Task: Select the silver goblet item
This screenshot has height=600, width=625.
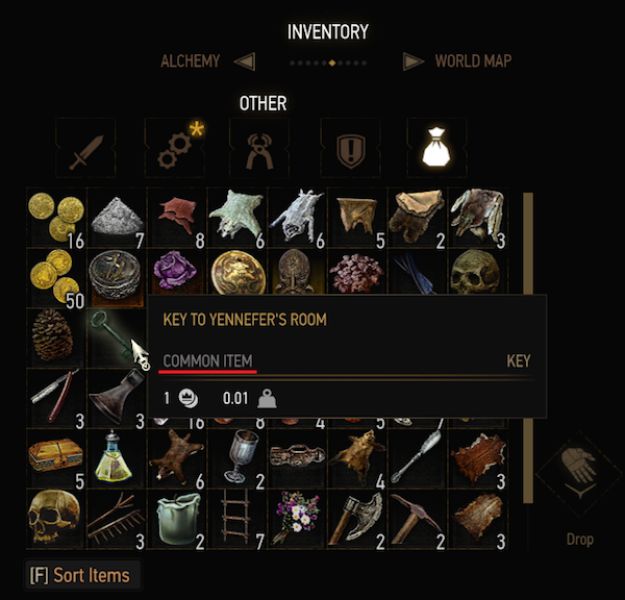Action: pos(236,455)
